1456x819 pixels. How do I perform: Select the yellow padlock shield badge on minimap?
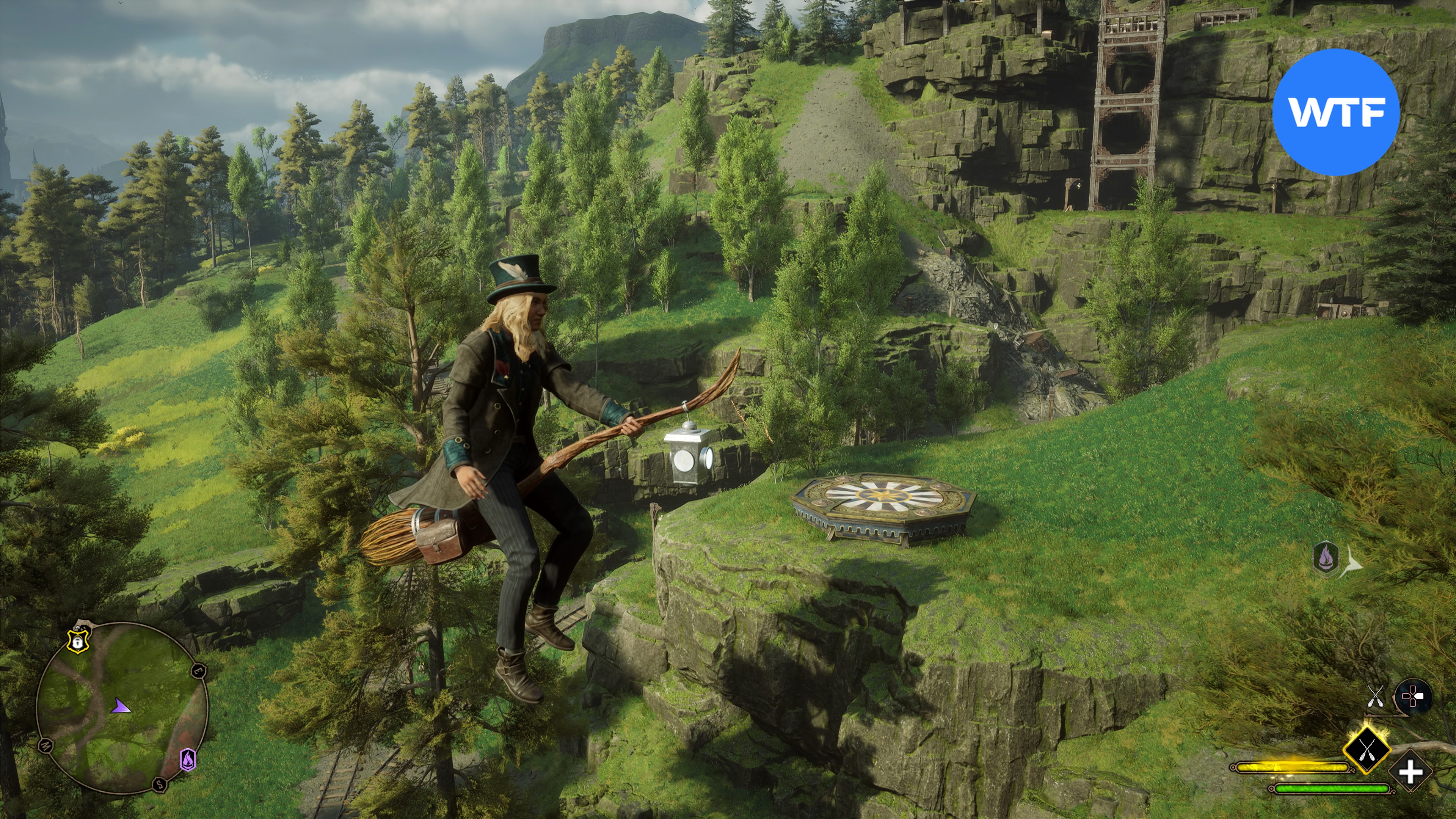click(x=77, y=640)
